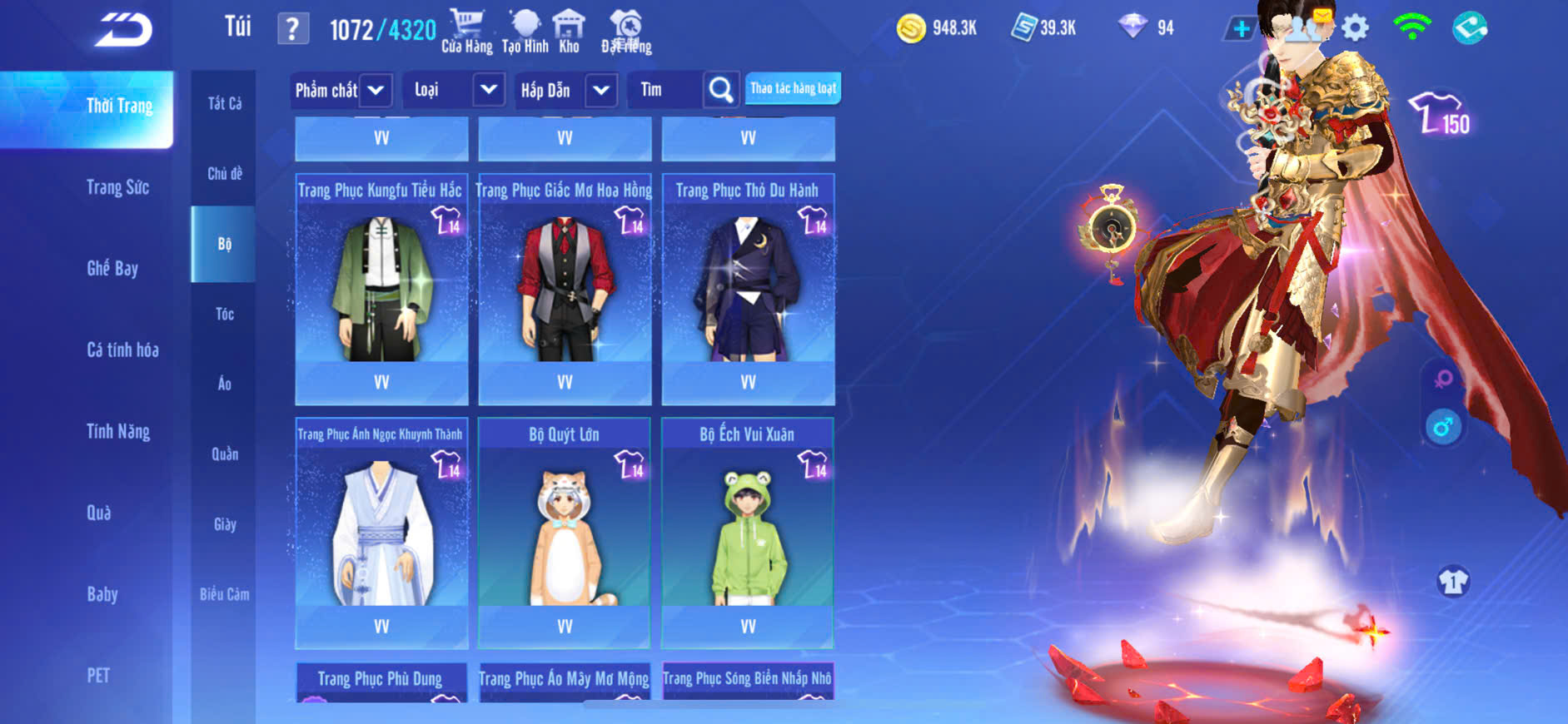Screen dimensions: 1568x724
Task: Switch to the Trang Sức tab
Action: tap(117, 187)
